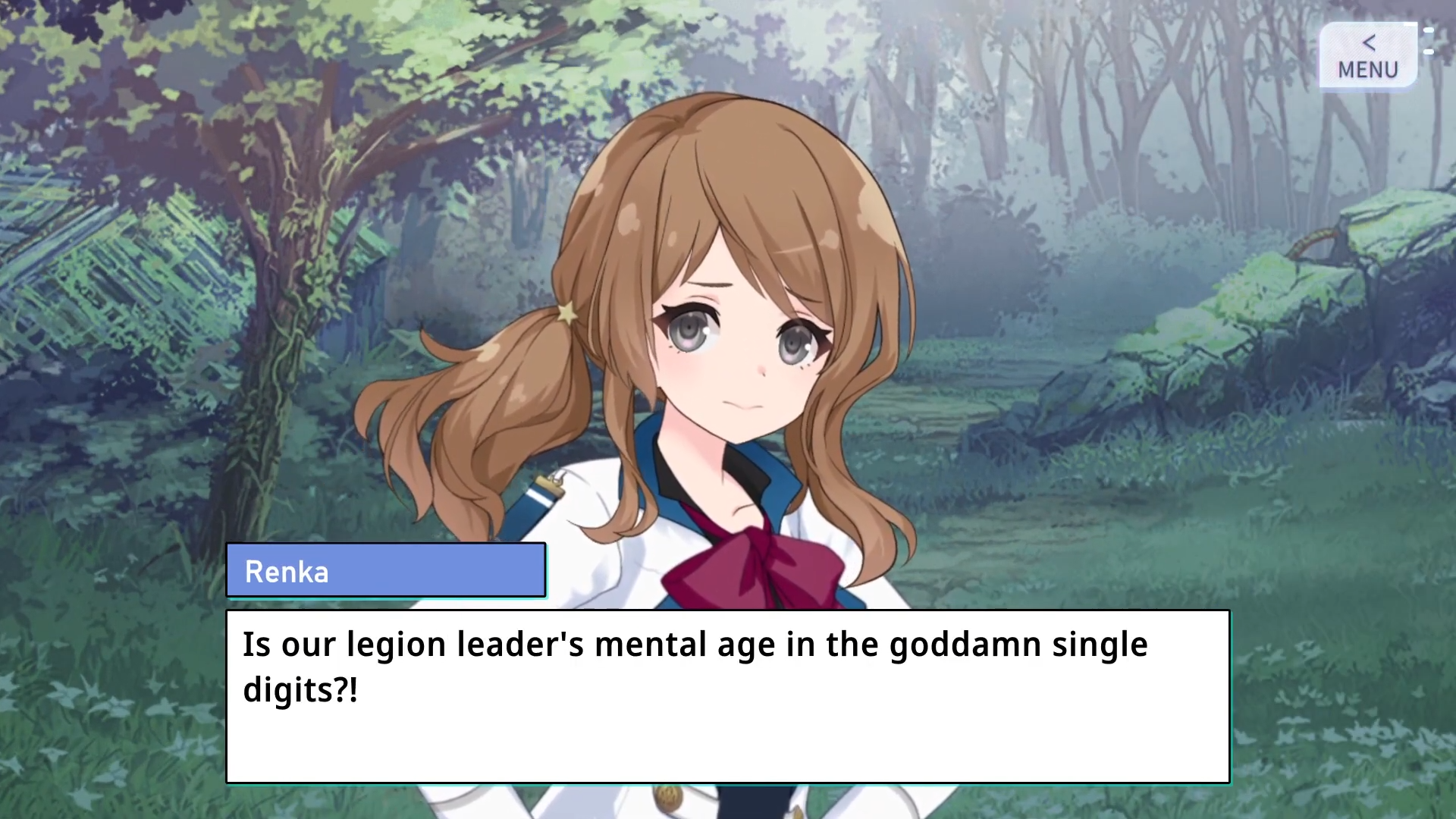
Task: Click the MENU text label
Action: [x=1367, y=70]
